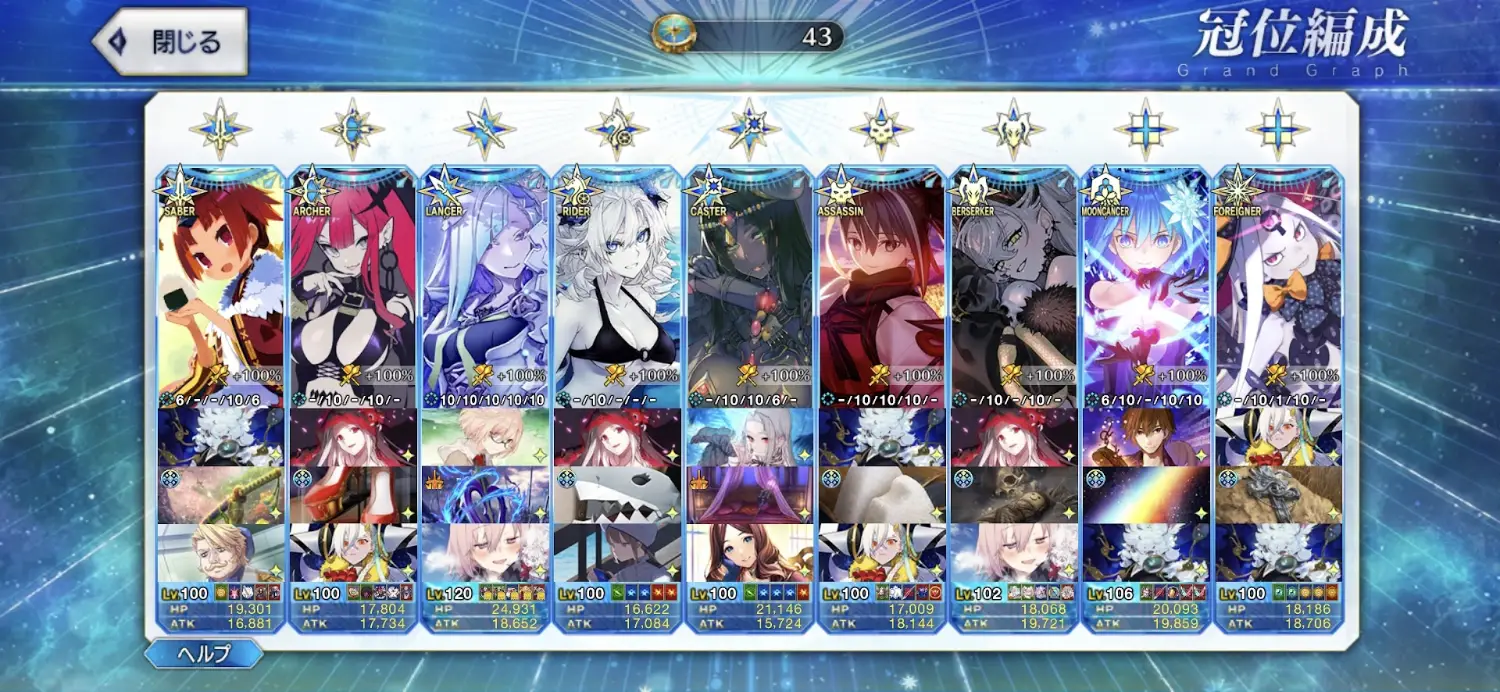This screenshot has height=692, width=1500.
Task: Pick the Rider class servant card
Action: click(x=617, y=285)
